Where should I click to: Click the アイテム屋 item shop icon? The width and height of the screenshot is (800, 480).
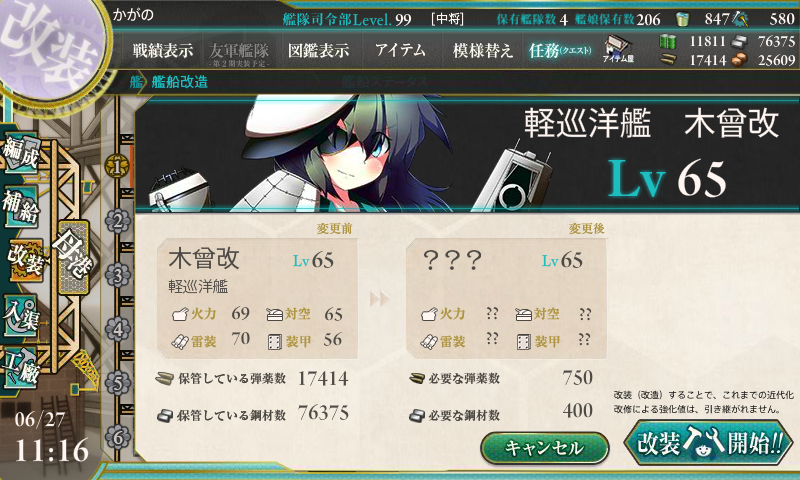click(x=617, y=50)
